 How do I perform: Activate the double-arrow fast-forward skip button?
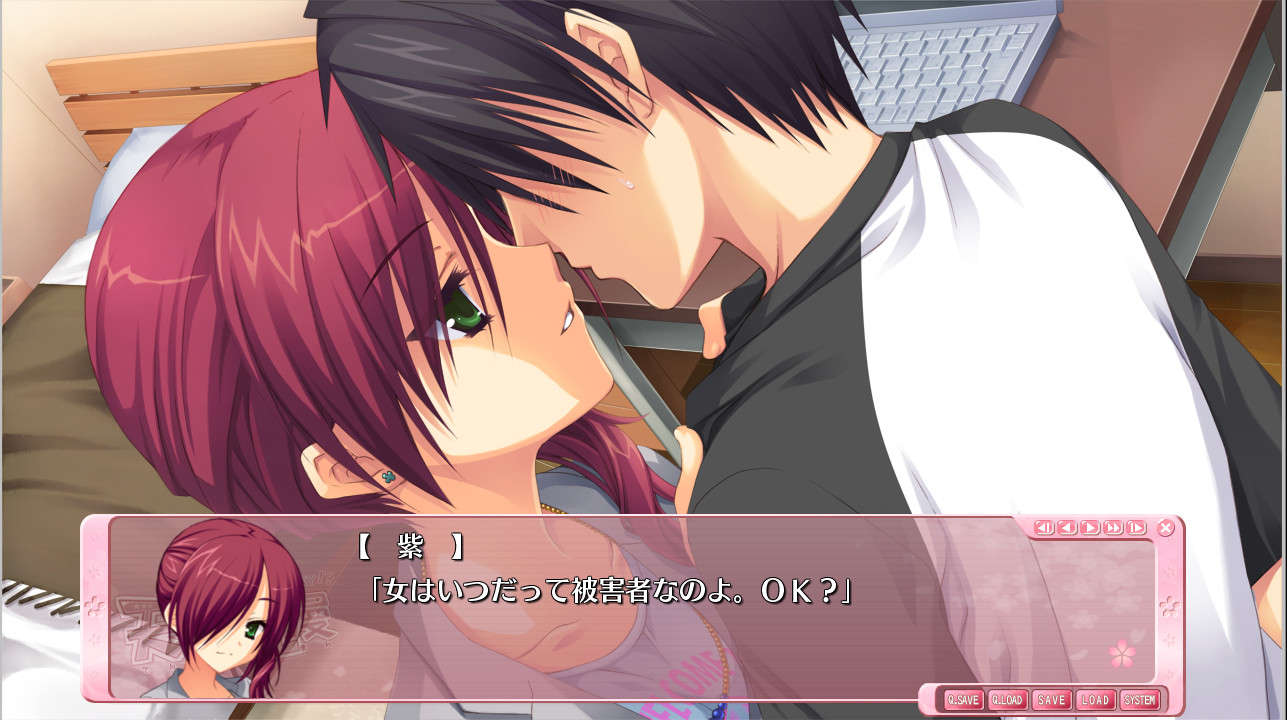pyautogui.click(x=1113, y=528)
